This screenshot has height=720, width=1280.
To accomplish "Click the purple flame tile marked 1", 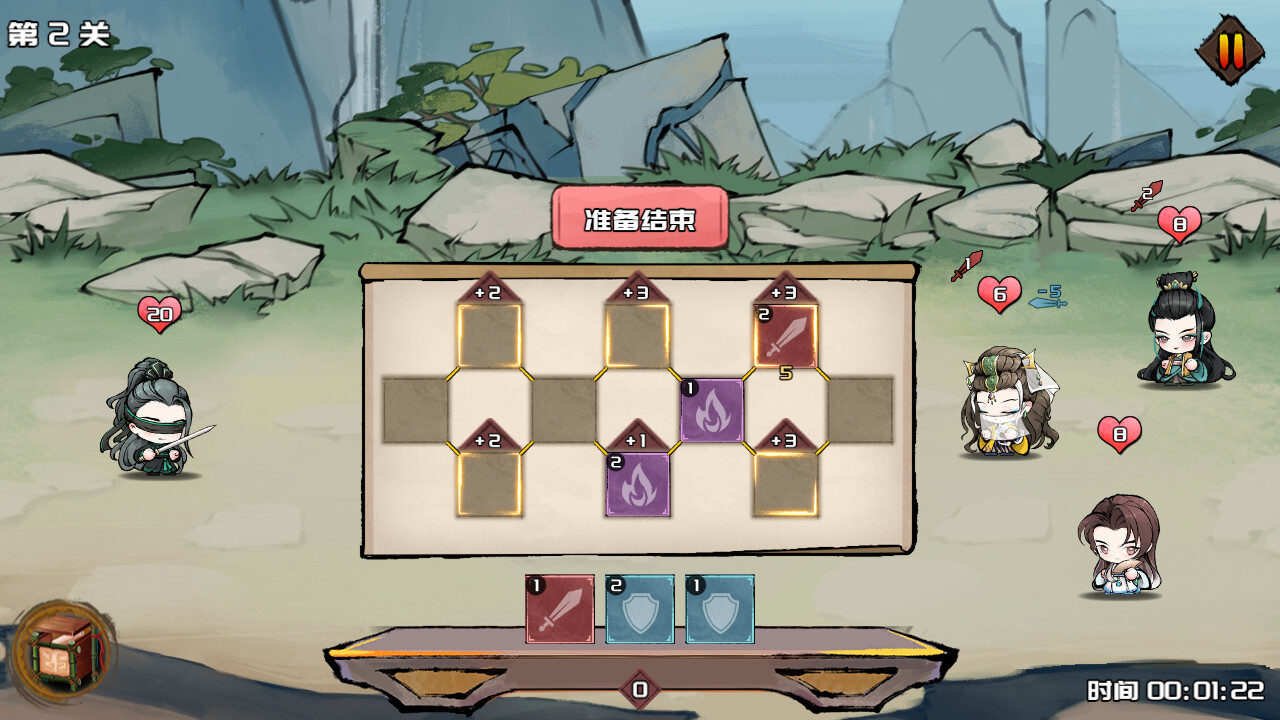I will click(712, 410).
